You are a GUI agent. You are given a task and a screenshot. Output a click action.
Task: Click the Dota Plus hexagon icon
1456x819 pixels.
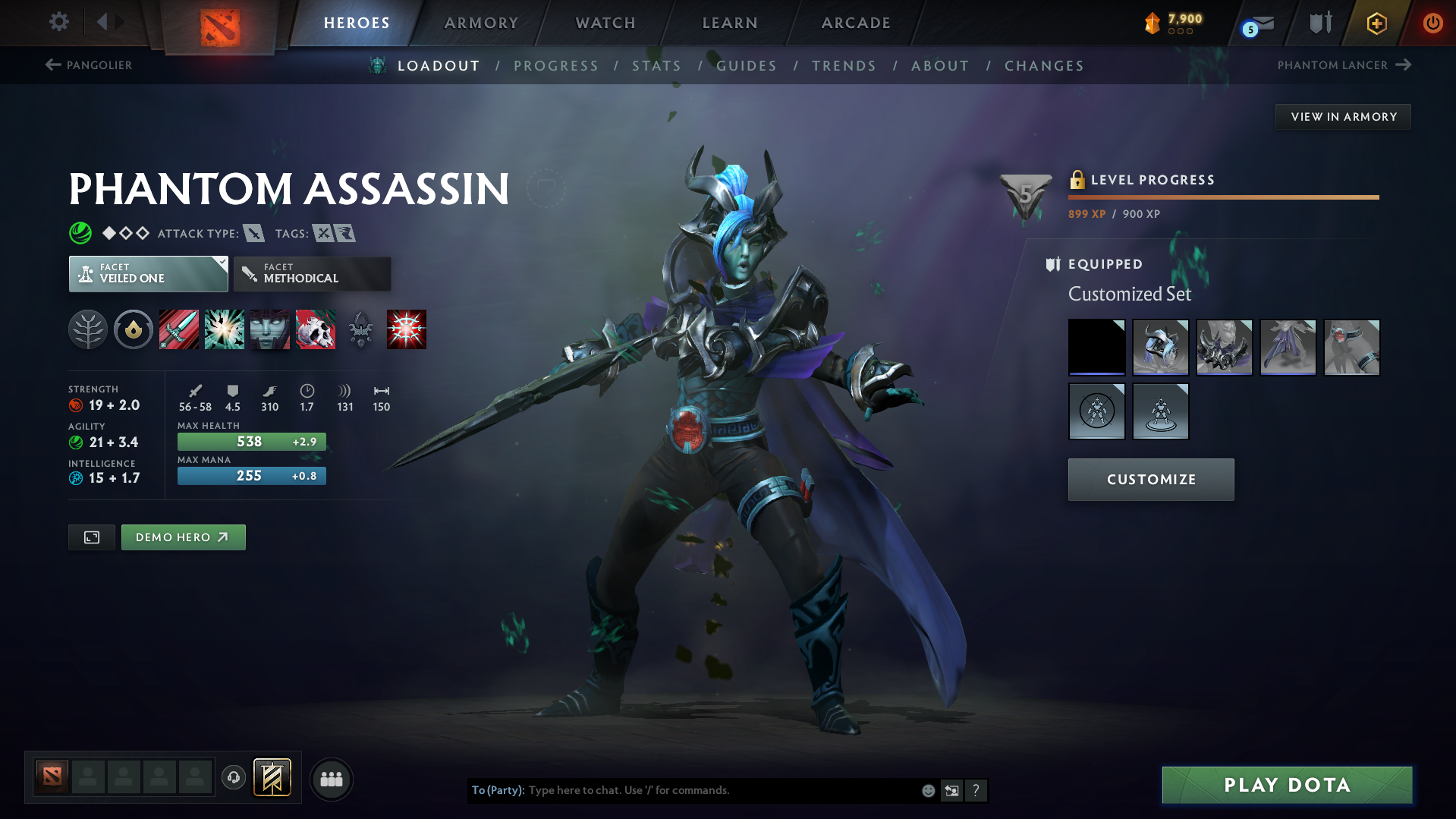click(x=1375, y=23)
